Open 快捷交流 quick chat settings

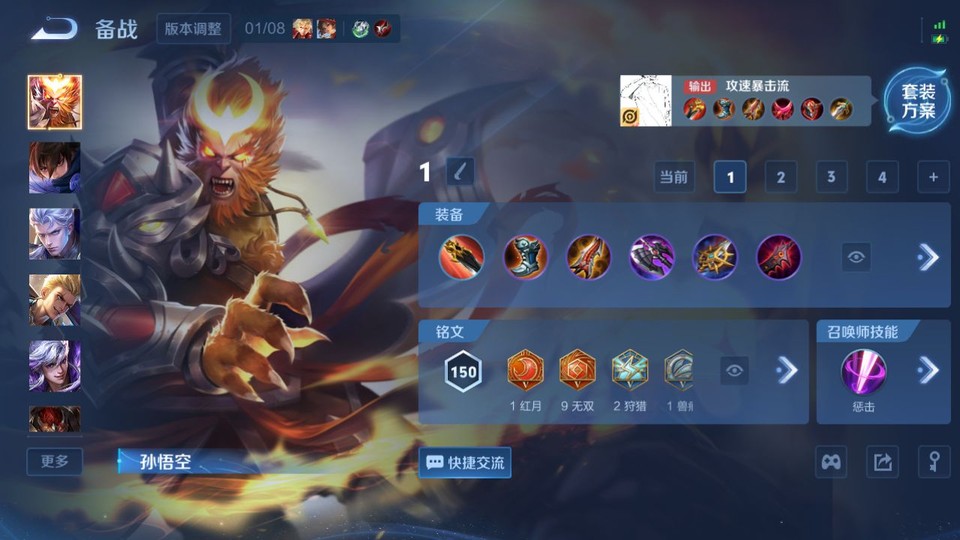point(465,462)
